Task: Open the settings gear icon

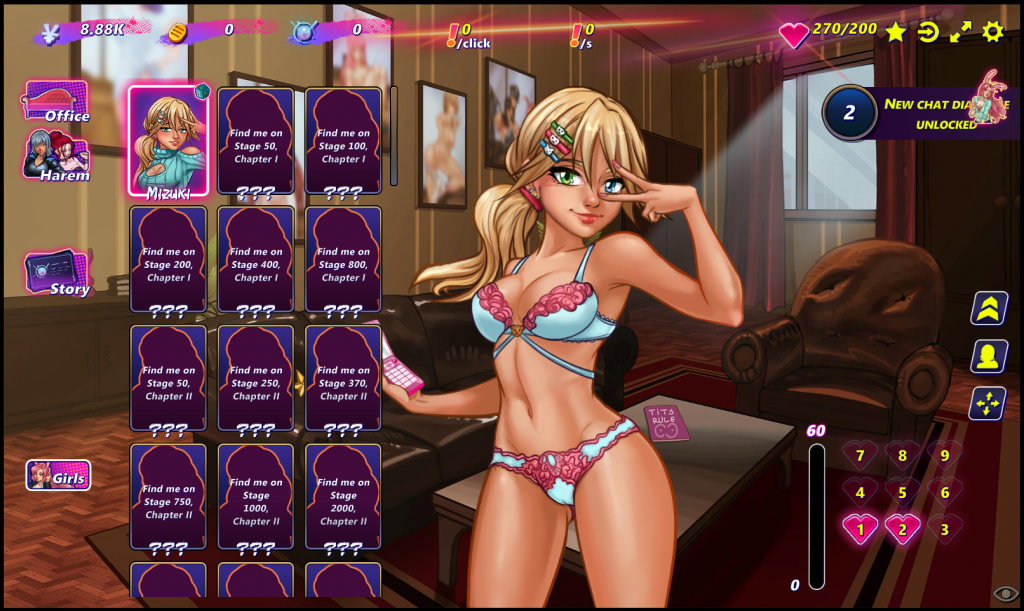Action: [x=992, y=32]
